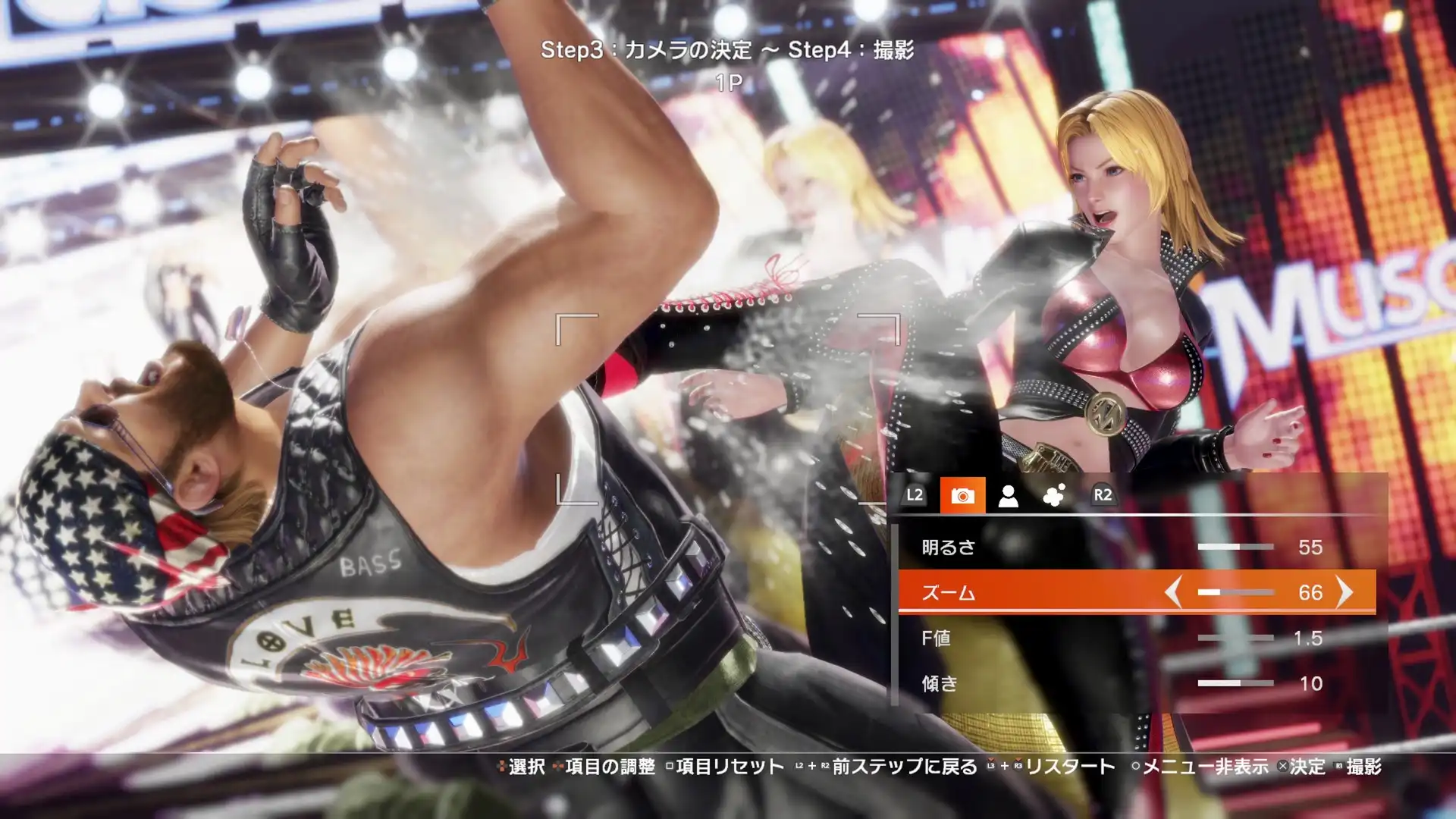The image size is (1456, 819).
Task: Open the effects tab (particle cloud icon)
Action: (x=1053, y=495)
